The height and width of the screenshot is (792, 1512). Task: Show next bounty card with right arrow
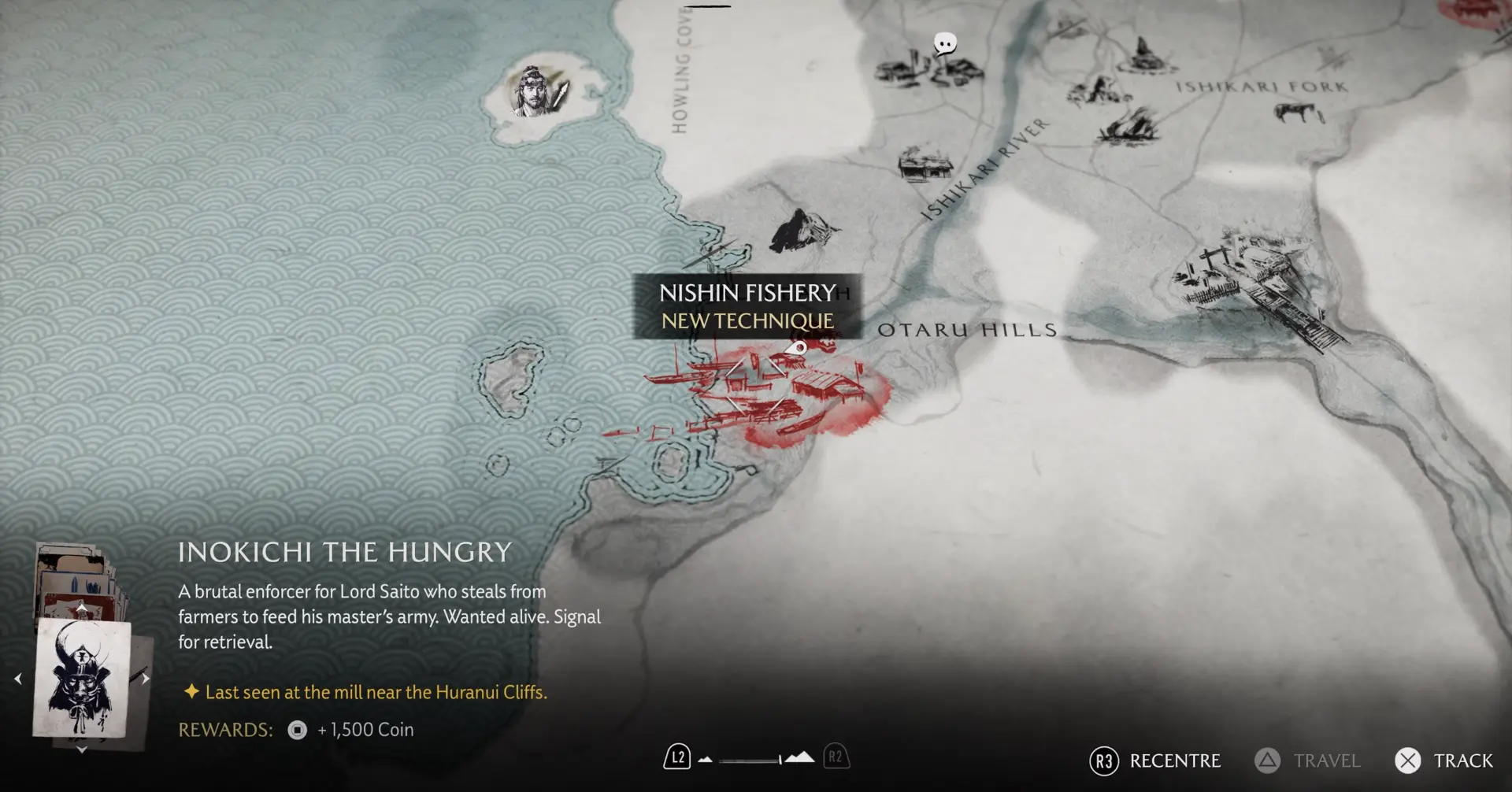click(146, 679)
